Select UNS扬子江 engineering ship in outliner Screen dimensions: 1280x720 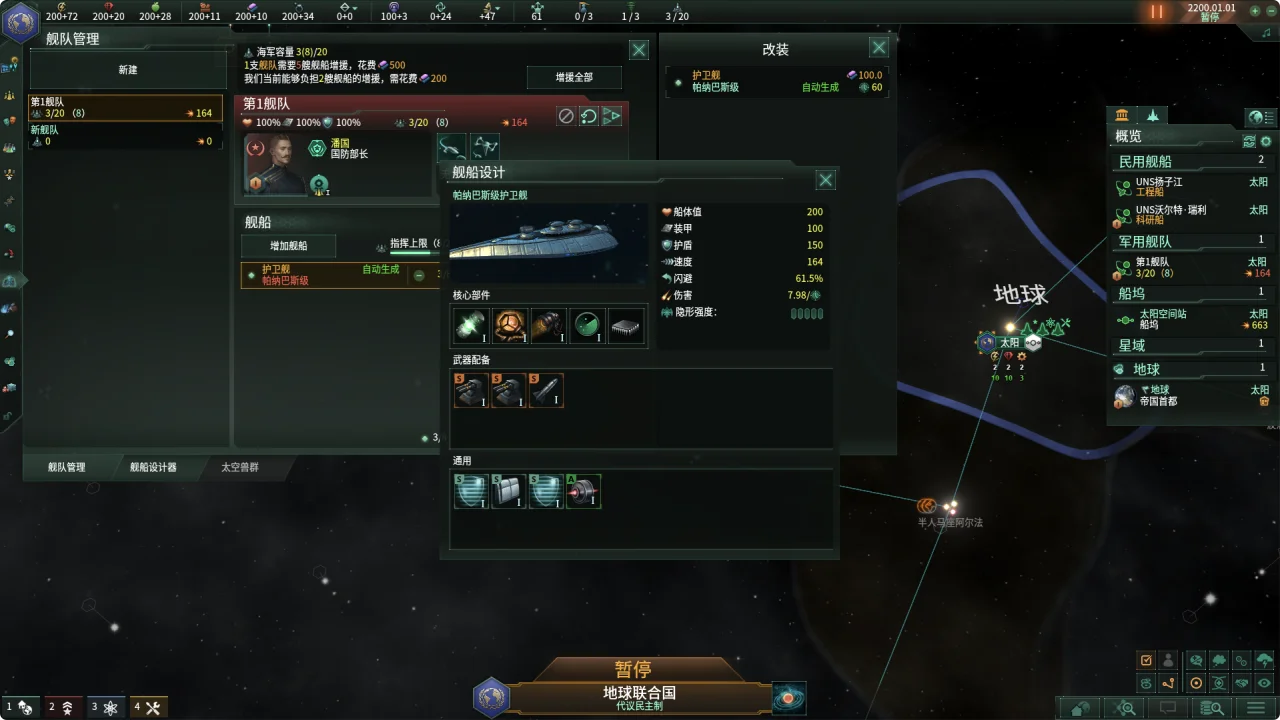pos(1188,187)
